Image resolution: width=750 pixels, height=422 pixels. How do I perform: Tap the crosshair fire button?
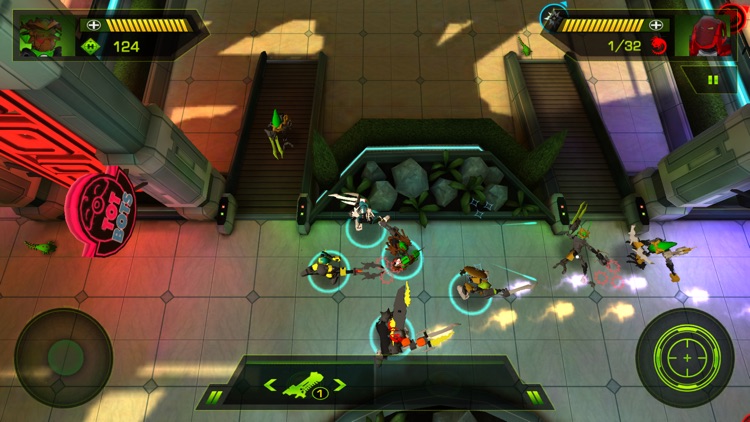point(685,357)
